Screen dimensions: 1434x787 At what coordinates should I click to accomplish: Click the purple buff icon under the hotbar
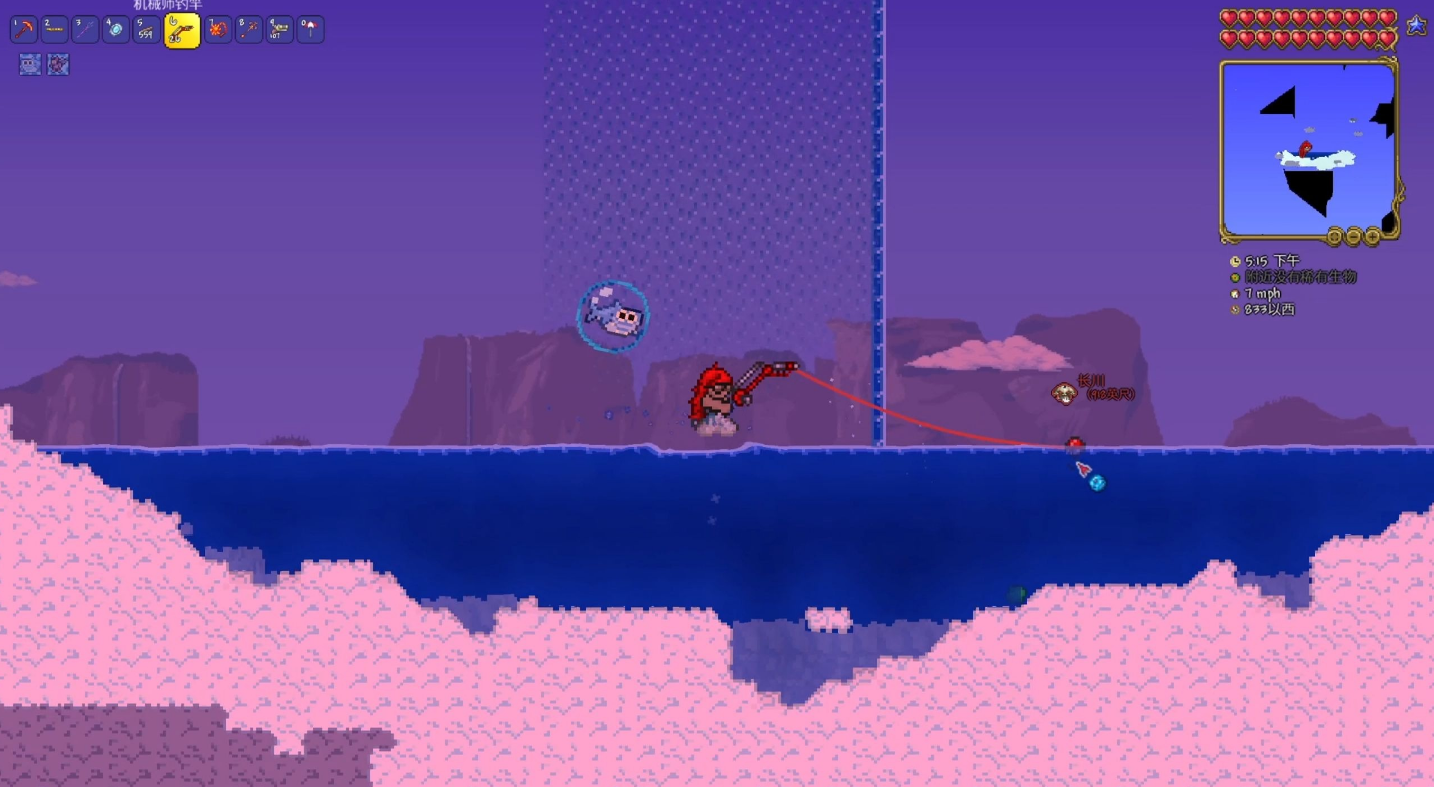point(58,65)
